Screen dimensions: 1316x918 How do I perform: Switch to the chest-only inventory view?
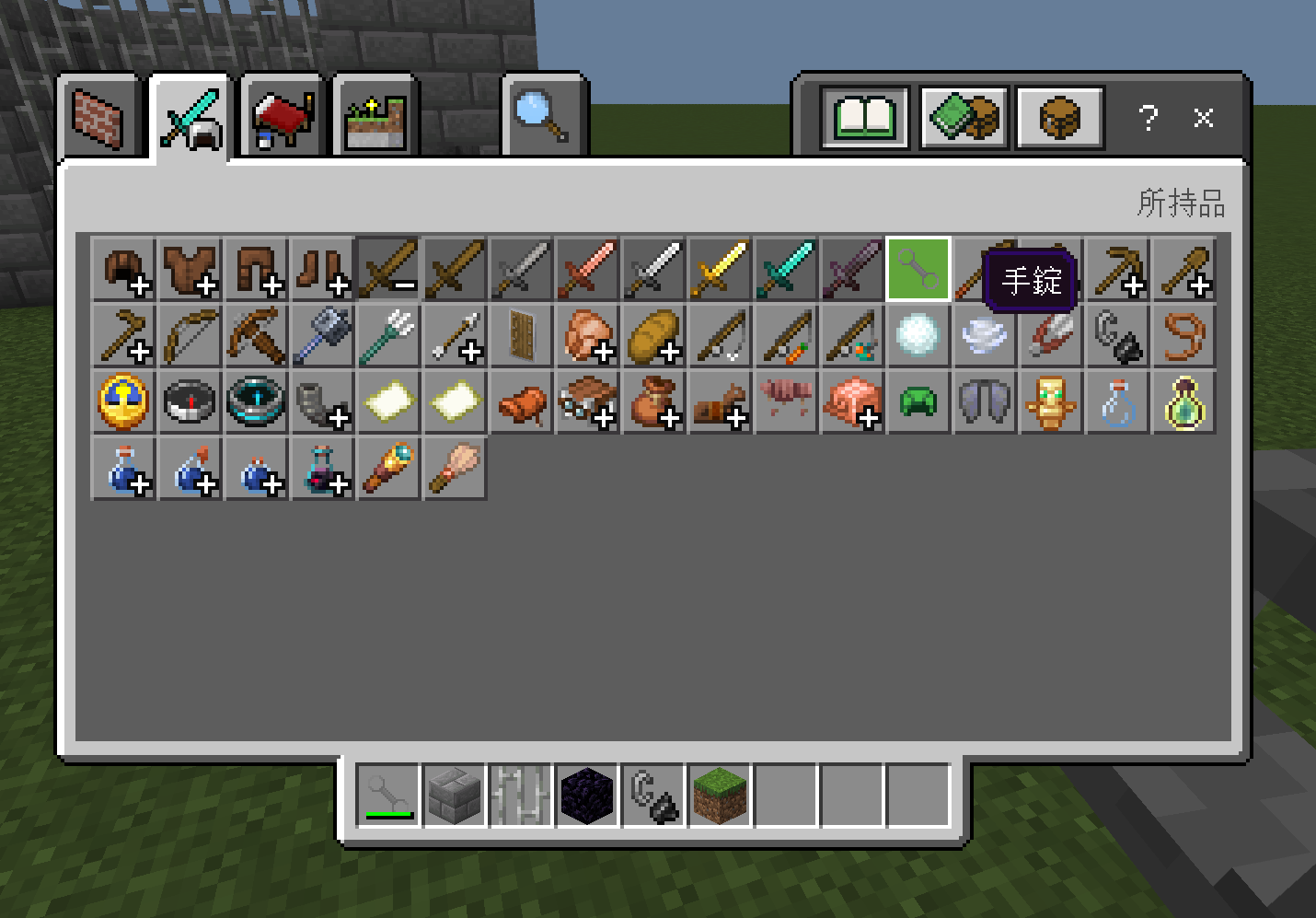click(x=1059, y=117)
